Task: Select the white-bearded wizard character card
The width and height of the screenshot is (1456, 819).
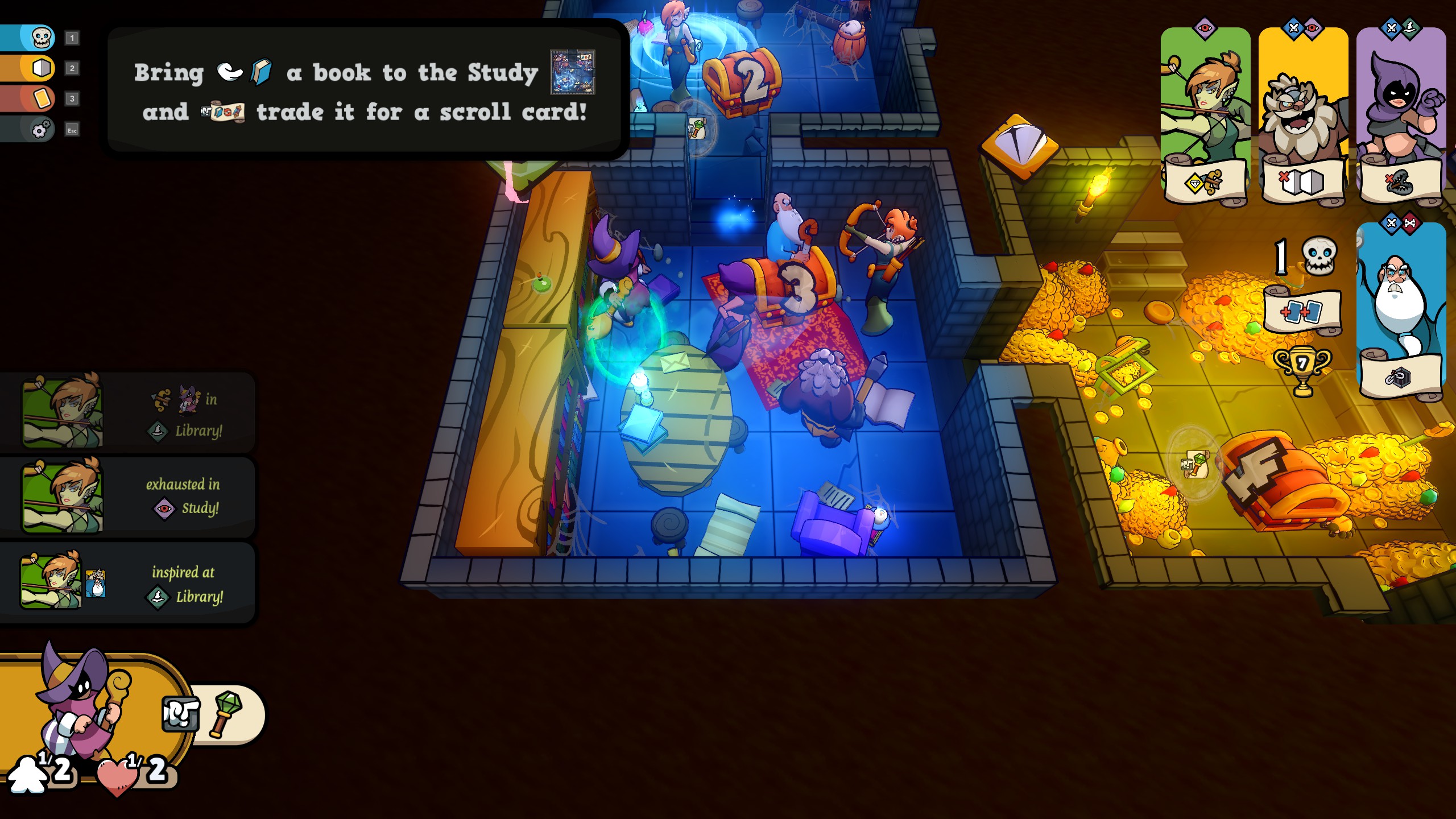Action: [1400, 296]
